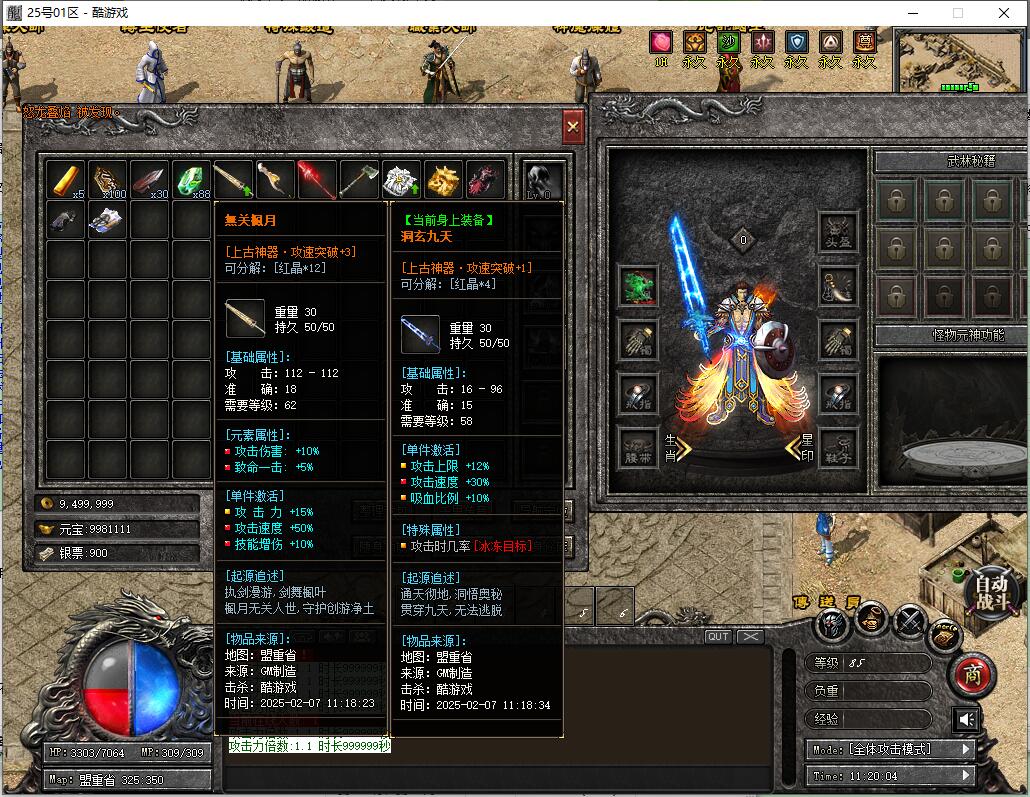Open the red 商 shop button
This screenshot has height=797, width=1030.
pos(970,675)
